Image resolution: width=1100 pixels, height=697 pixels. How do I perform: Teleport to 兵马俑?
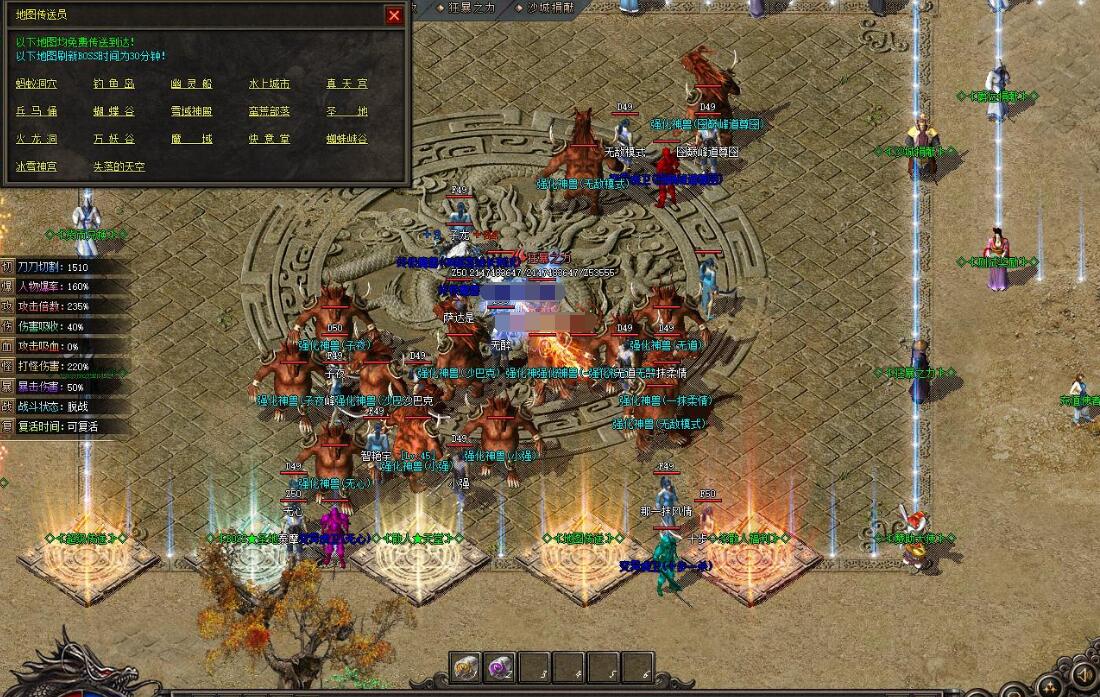click(x=36, y=112)
